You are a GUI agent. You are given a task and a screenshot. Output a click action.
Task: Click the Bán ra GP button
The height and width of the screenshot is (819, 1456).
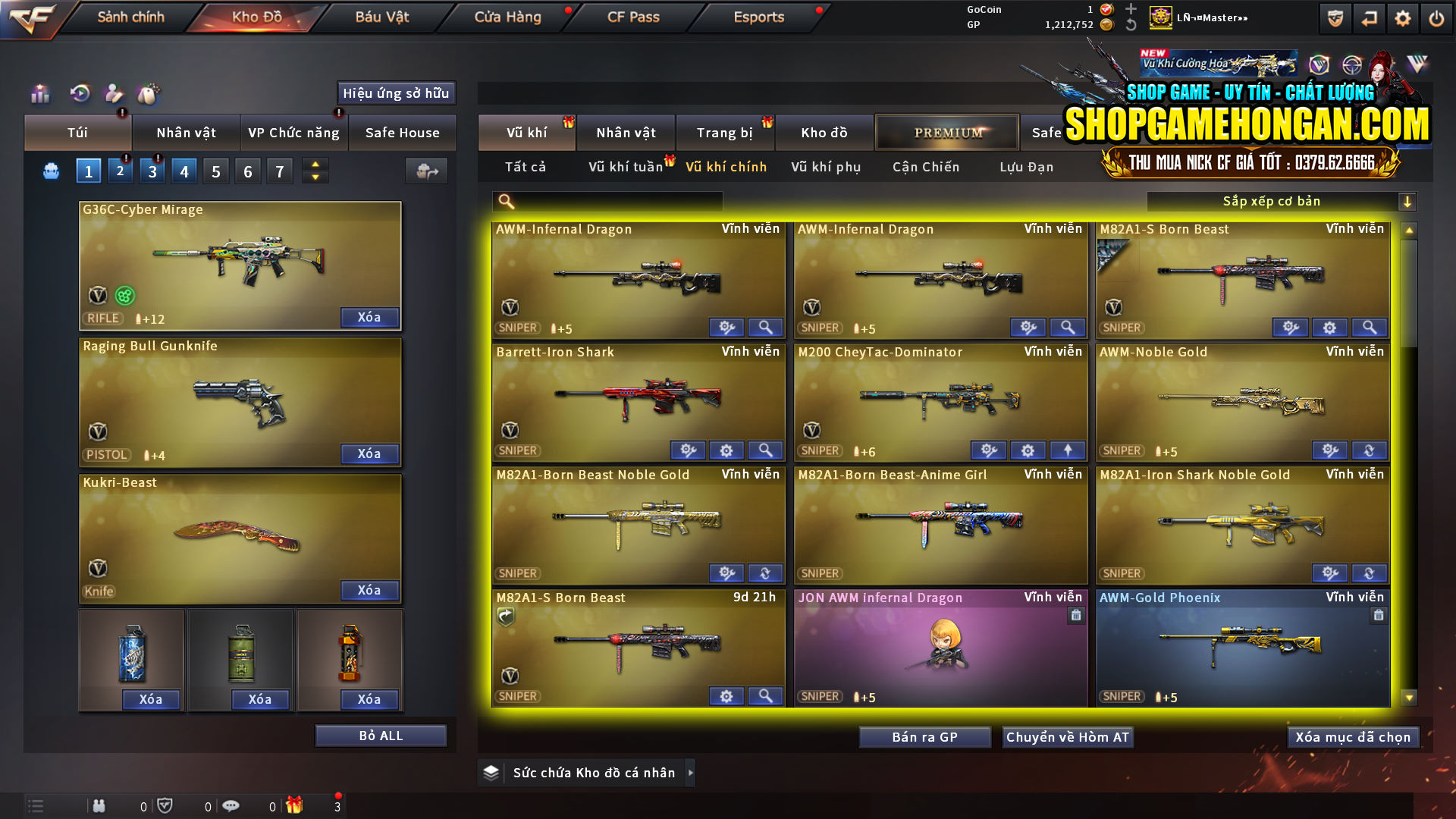coord(924,736)
